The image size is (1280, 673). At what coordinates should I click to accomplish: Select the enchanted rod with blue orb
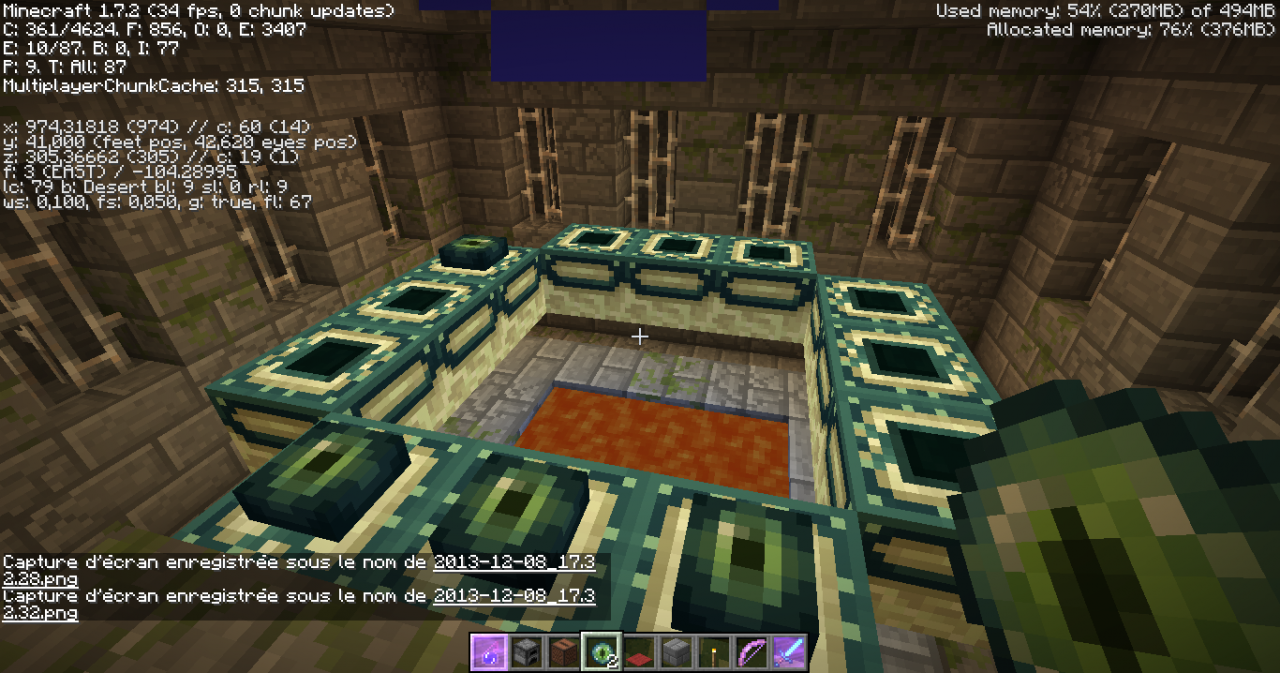(491, 652)
